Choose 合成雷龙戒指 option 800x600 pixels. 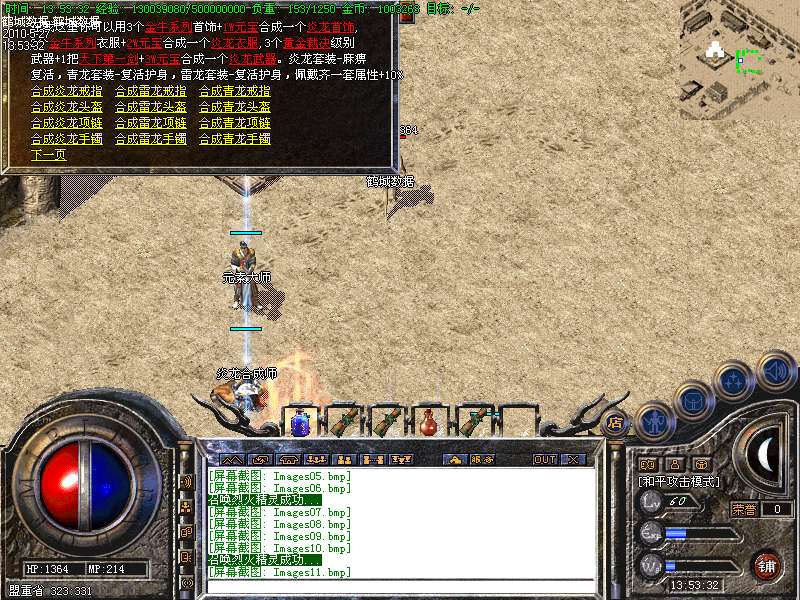coord(150,91)
